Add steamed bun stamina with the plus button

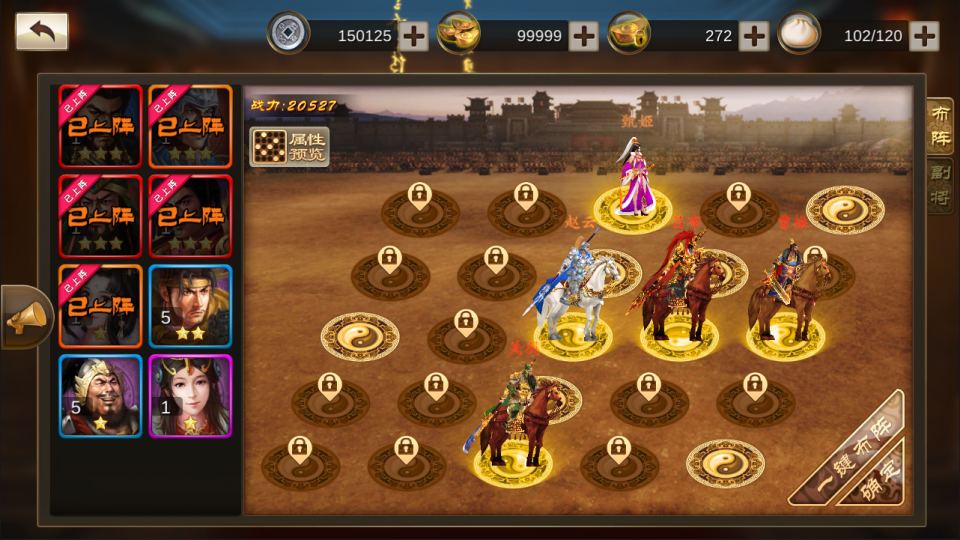pyautogui.click(x=925, y=36)
